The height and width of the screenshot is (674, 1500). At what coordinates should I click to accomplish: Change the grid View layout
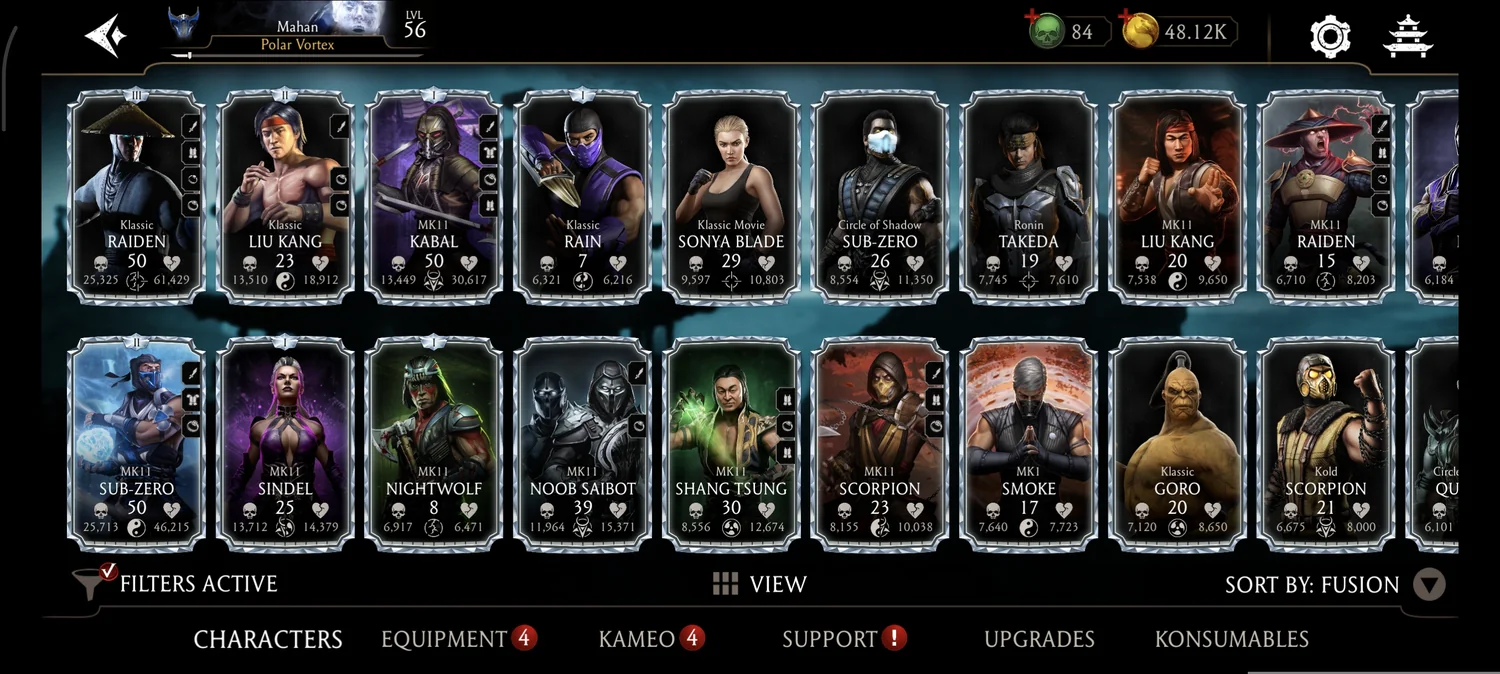pos(759,584)
